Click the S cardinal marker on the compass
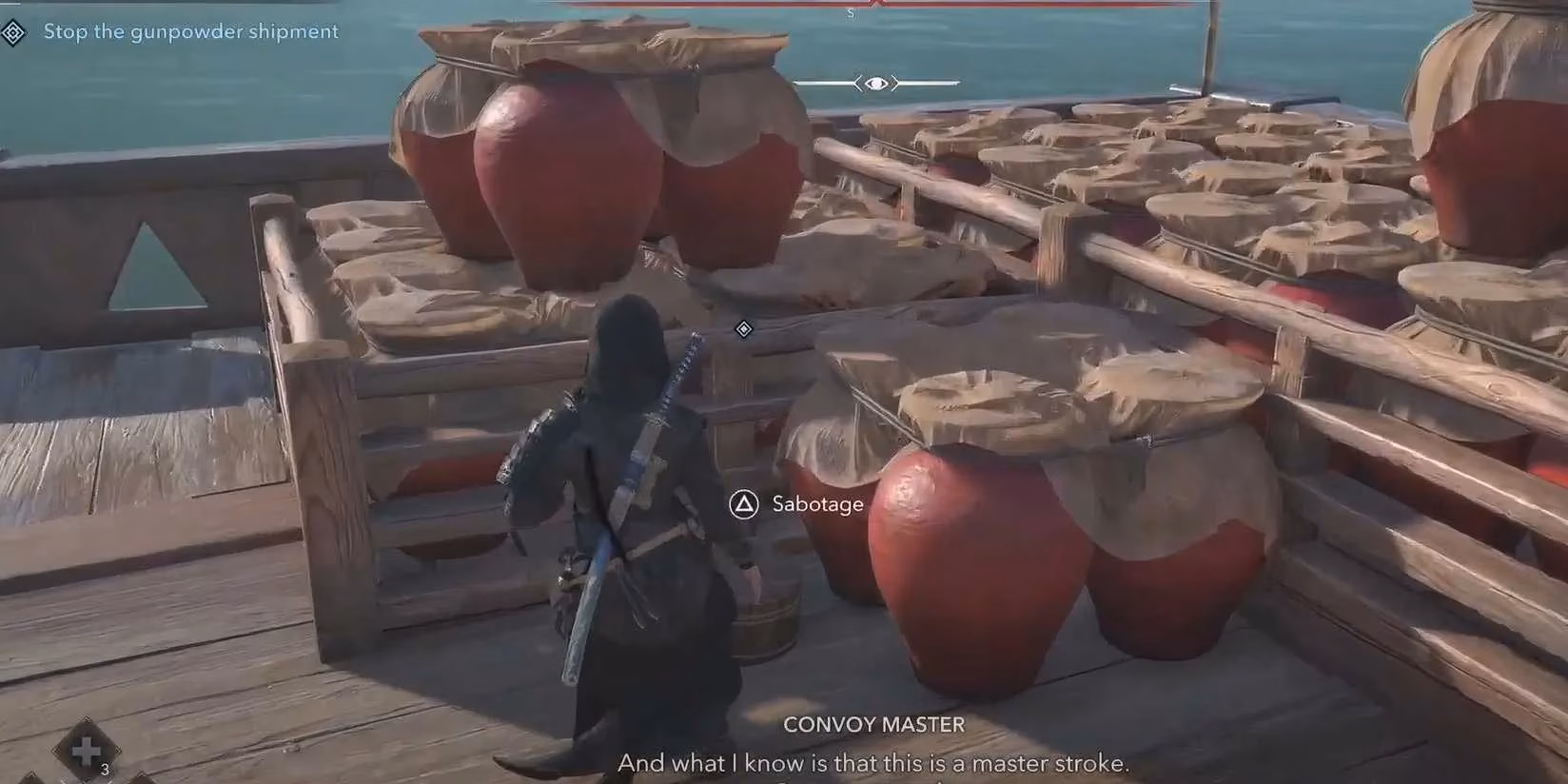This screenshot has height=784, width=1568. pos(851,13)
